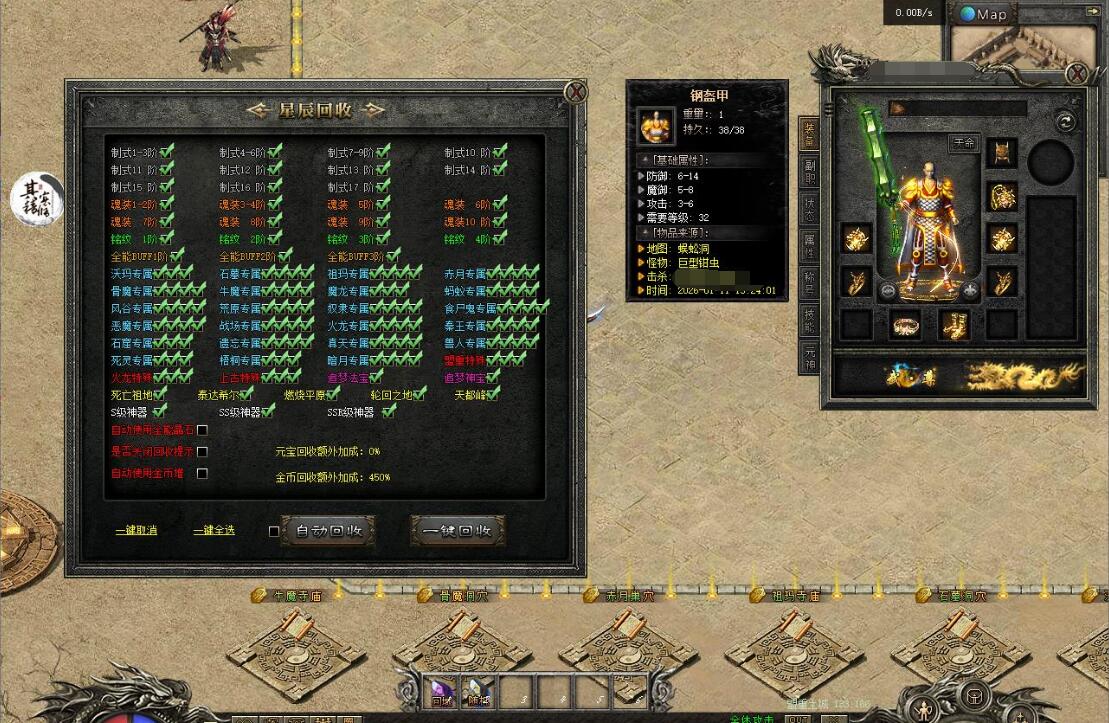Uncheck the S级神器 recycle option

pyautogui.click(x=160, y=411)
